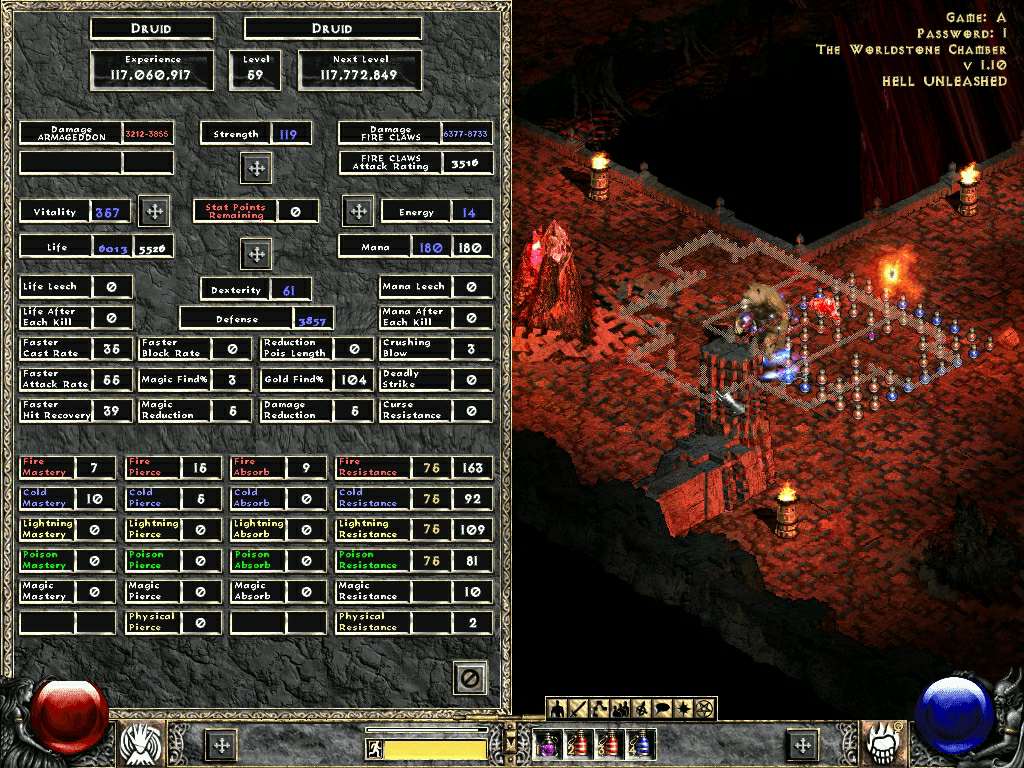Image resolution: width=1024 pixels, height=768 pixels.
Task: Use the blue mana potion in belt slot 4
Action: 641,744
